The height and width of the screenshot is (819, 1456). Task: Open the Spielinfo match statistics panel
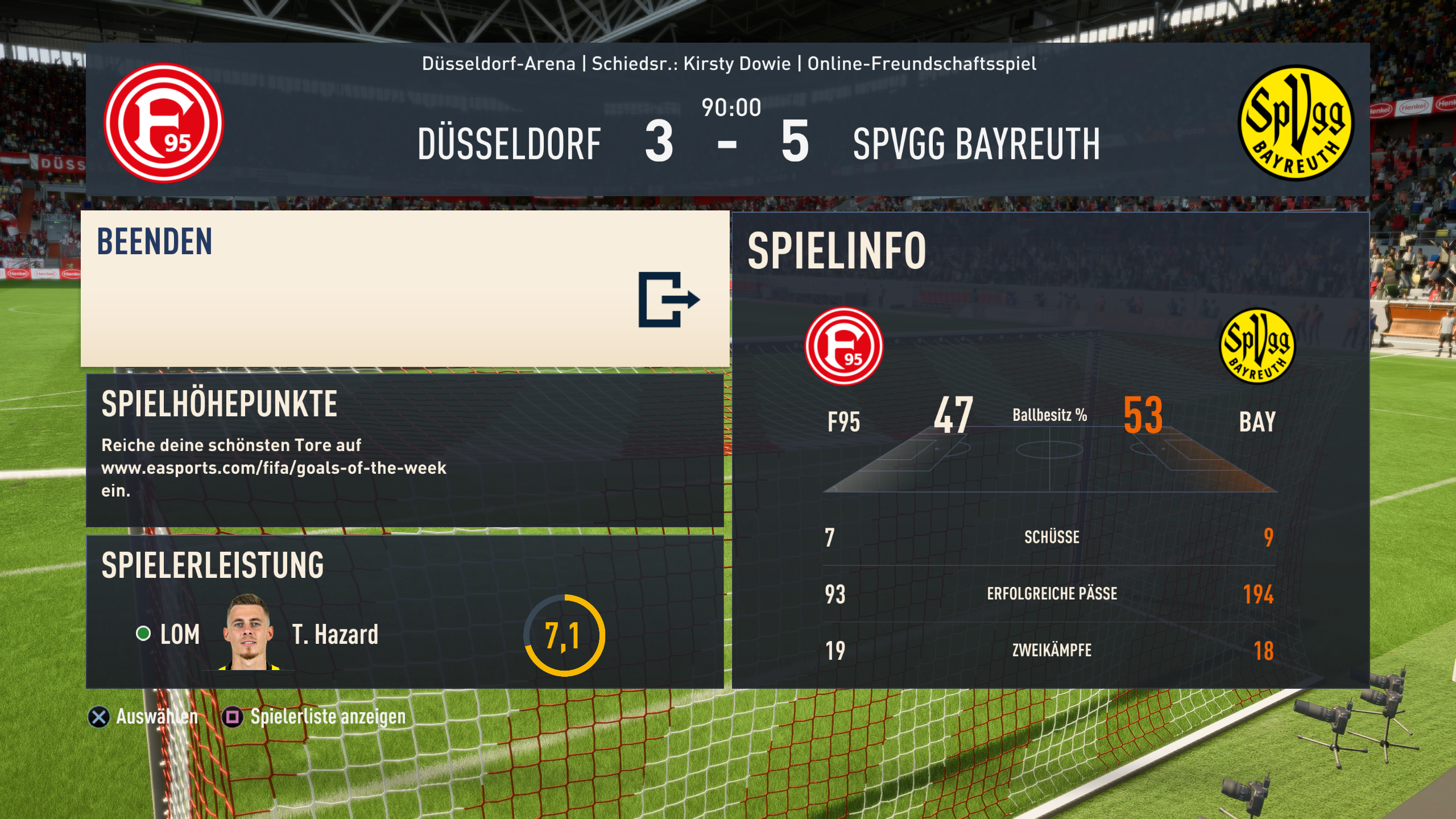pos(1050,450)
